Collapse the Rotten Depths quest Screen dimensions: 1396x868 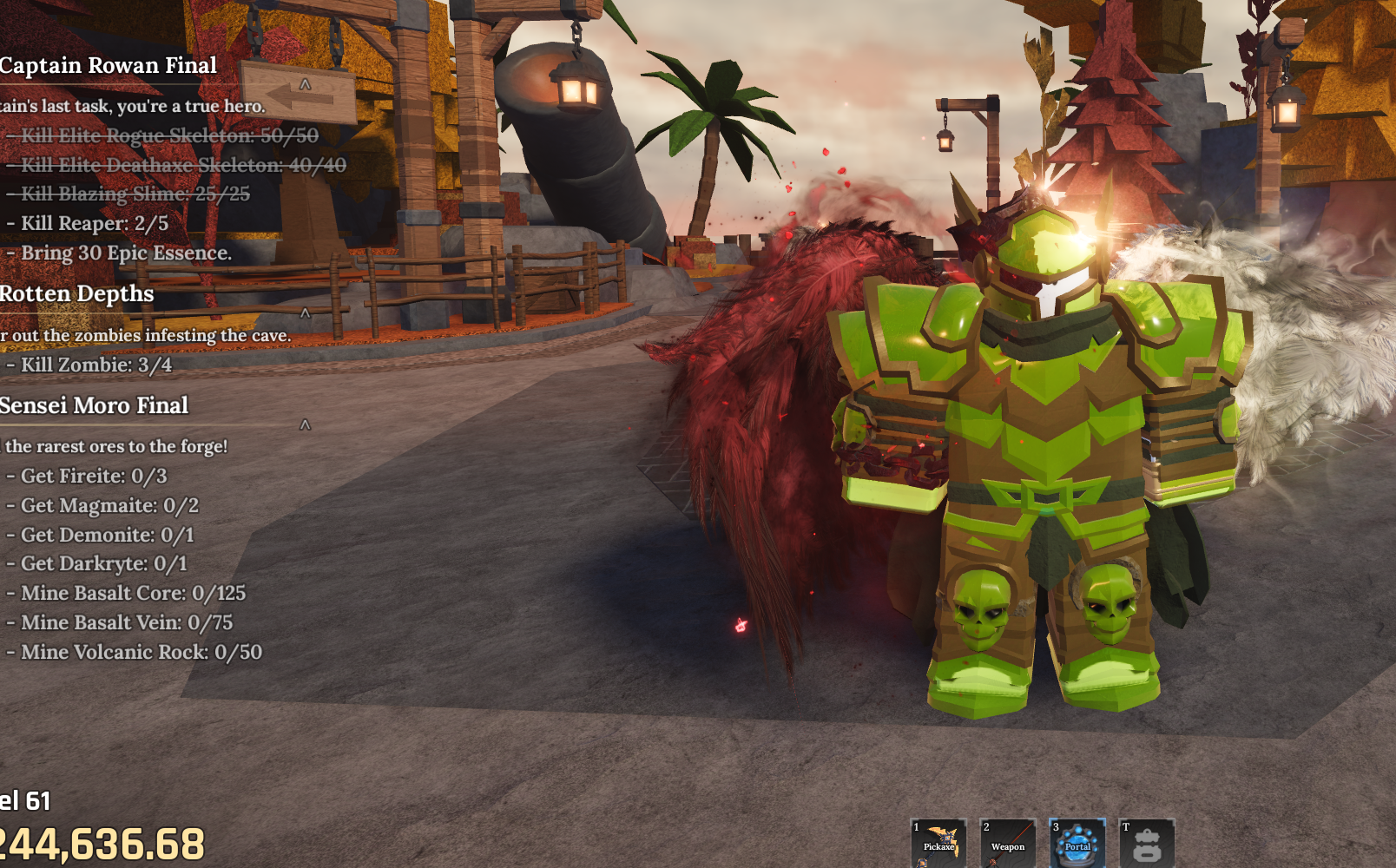[x=305, y=312]
